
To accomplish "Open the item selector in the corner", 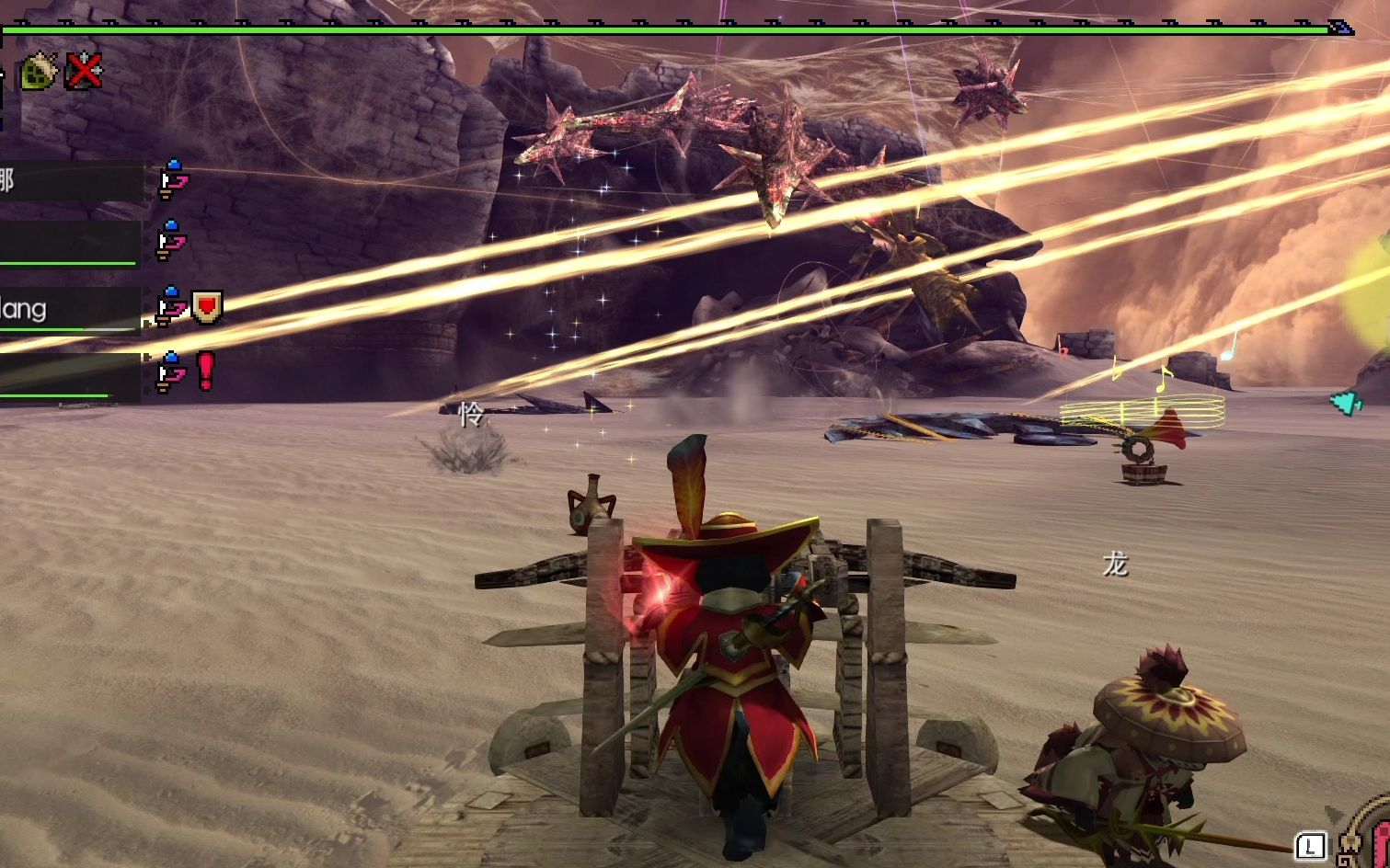I will (x=1361, y=839).
